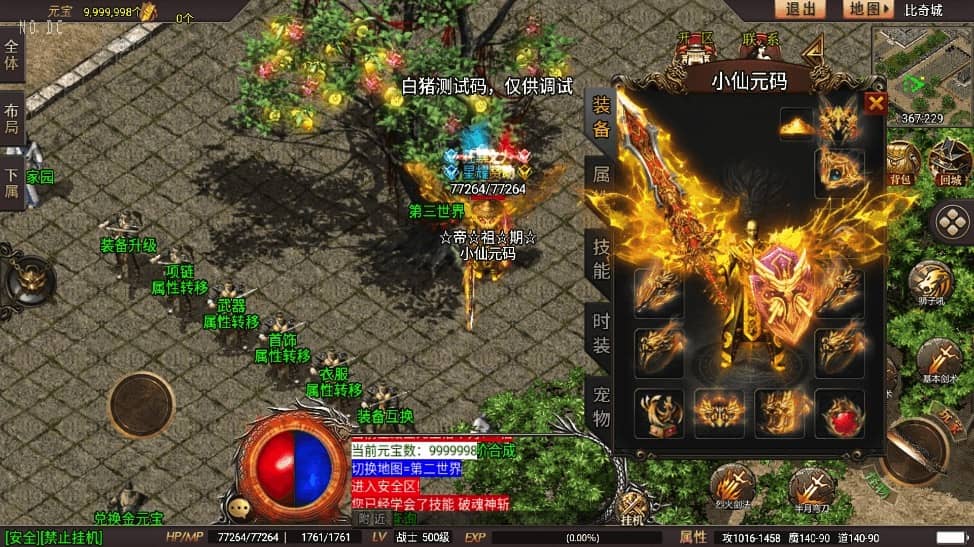Viewport: 974px width, 547px height.
Task: Select the 装备 equipment tab
Action: 600,115
